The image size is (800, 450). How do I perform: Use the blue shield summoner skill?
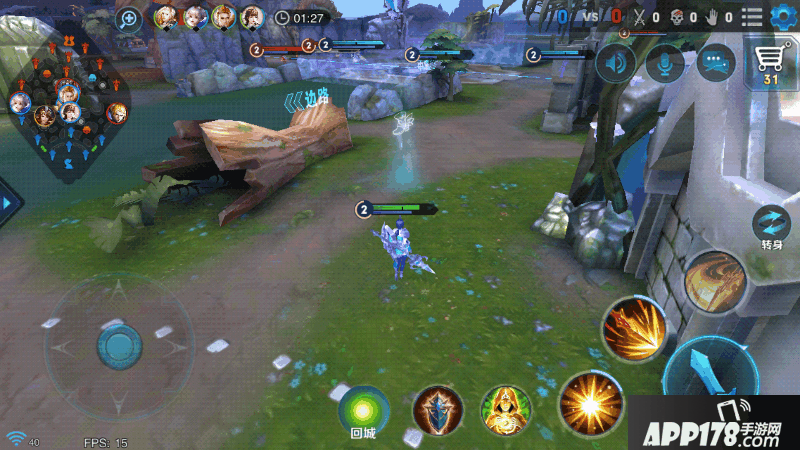(x=438, y=409)
